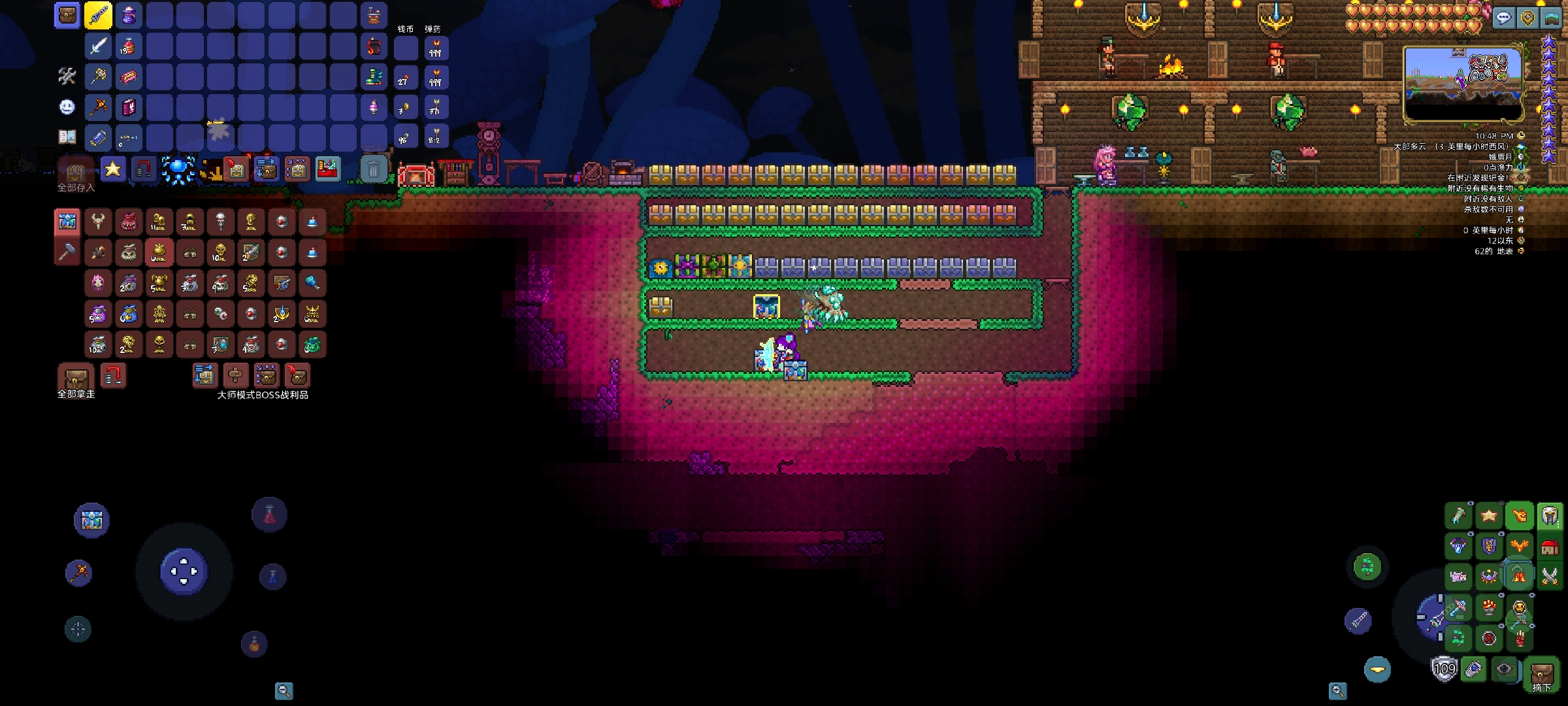1568x706 pixels.
Task: Select the ankh shield accessory slot
Action: (1489, 546)
